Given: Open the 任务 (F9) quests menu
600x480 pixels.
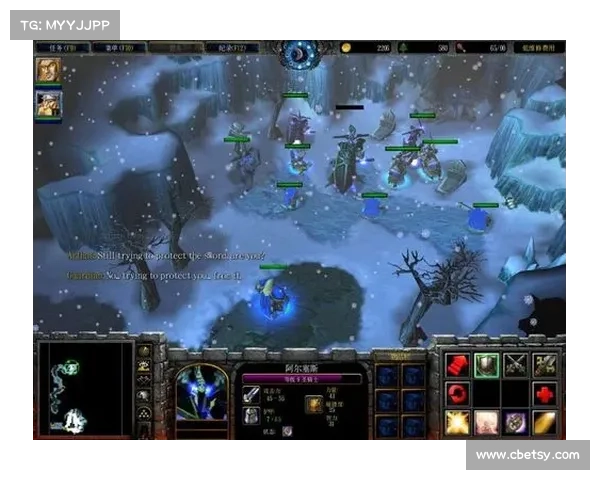Looking at the screenshot, I should coord(57,47).
